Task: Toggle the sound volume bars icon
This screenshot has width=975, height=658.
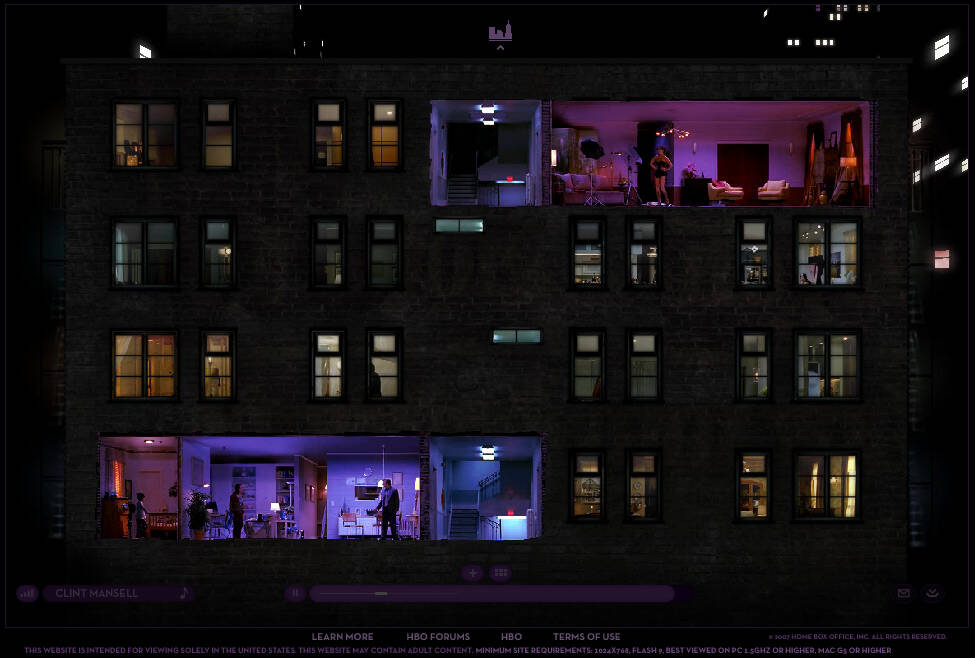Action: click(x=27, y=593)
